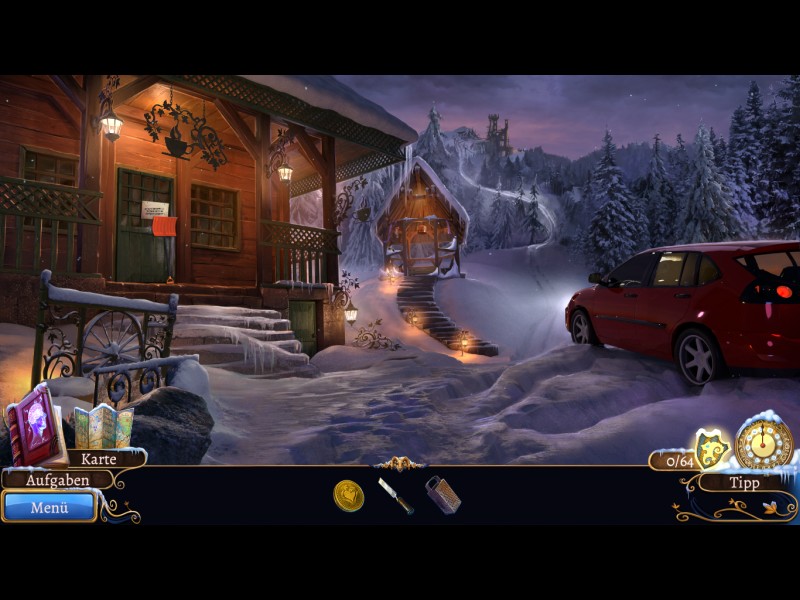Open the purple journal book
Image resolution: width=800 pixels, height=600 pixels.
pos(35,424)
